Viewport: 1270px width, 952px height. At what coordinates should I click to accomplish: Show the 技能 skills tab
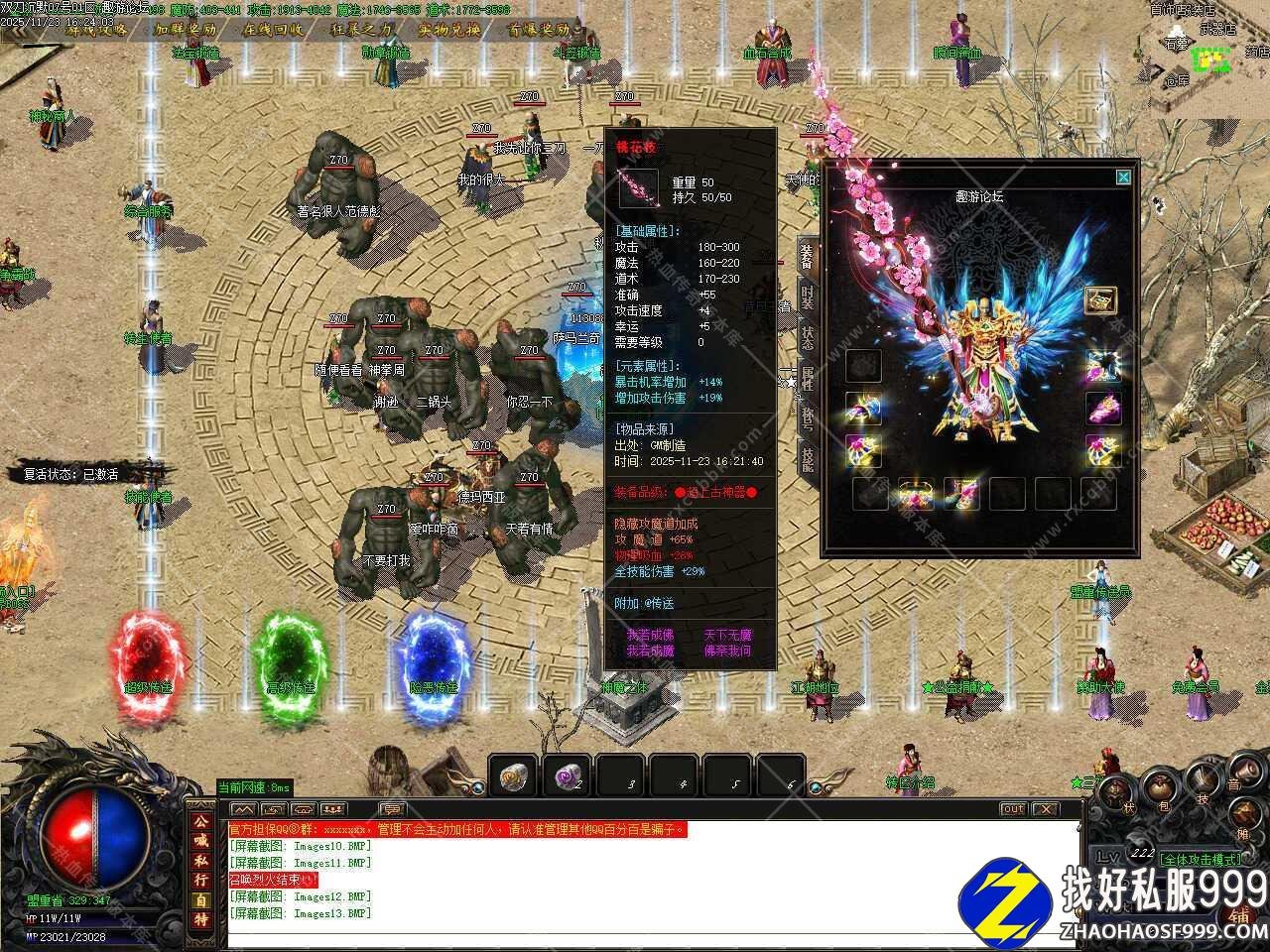808,456
